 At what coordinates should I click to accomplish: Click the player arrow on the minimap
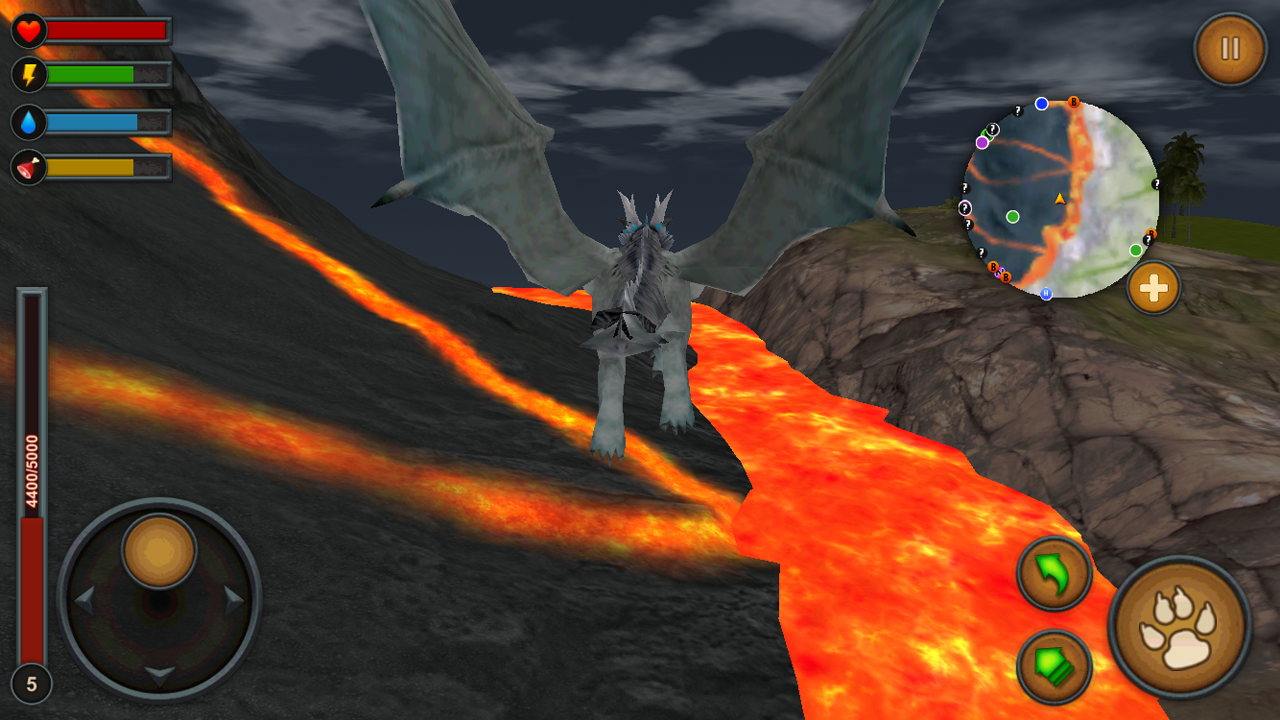tap(1060, 199)
